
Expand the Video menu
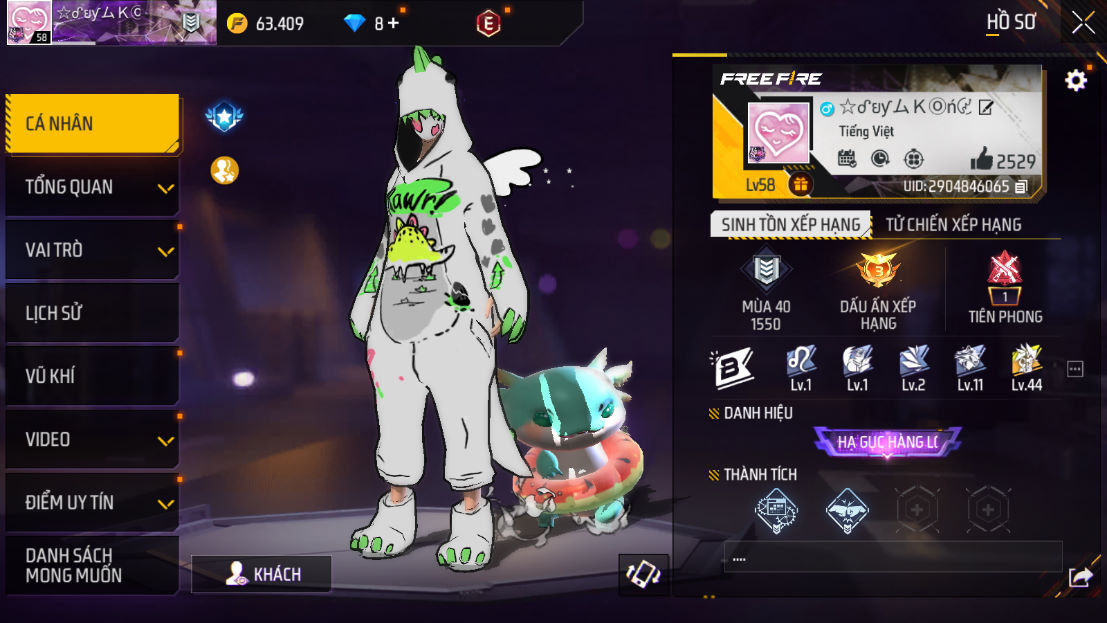[92, 439]
